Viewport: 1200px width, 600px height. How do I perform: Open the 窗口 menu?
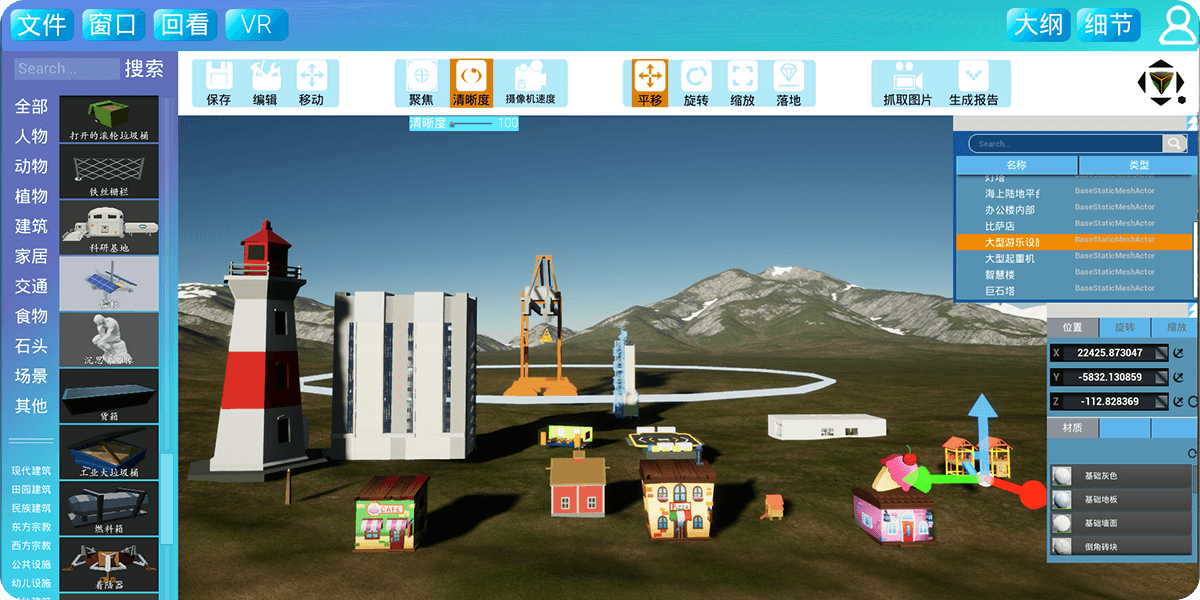(x=113, y=25)
